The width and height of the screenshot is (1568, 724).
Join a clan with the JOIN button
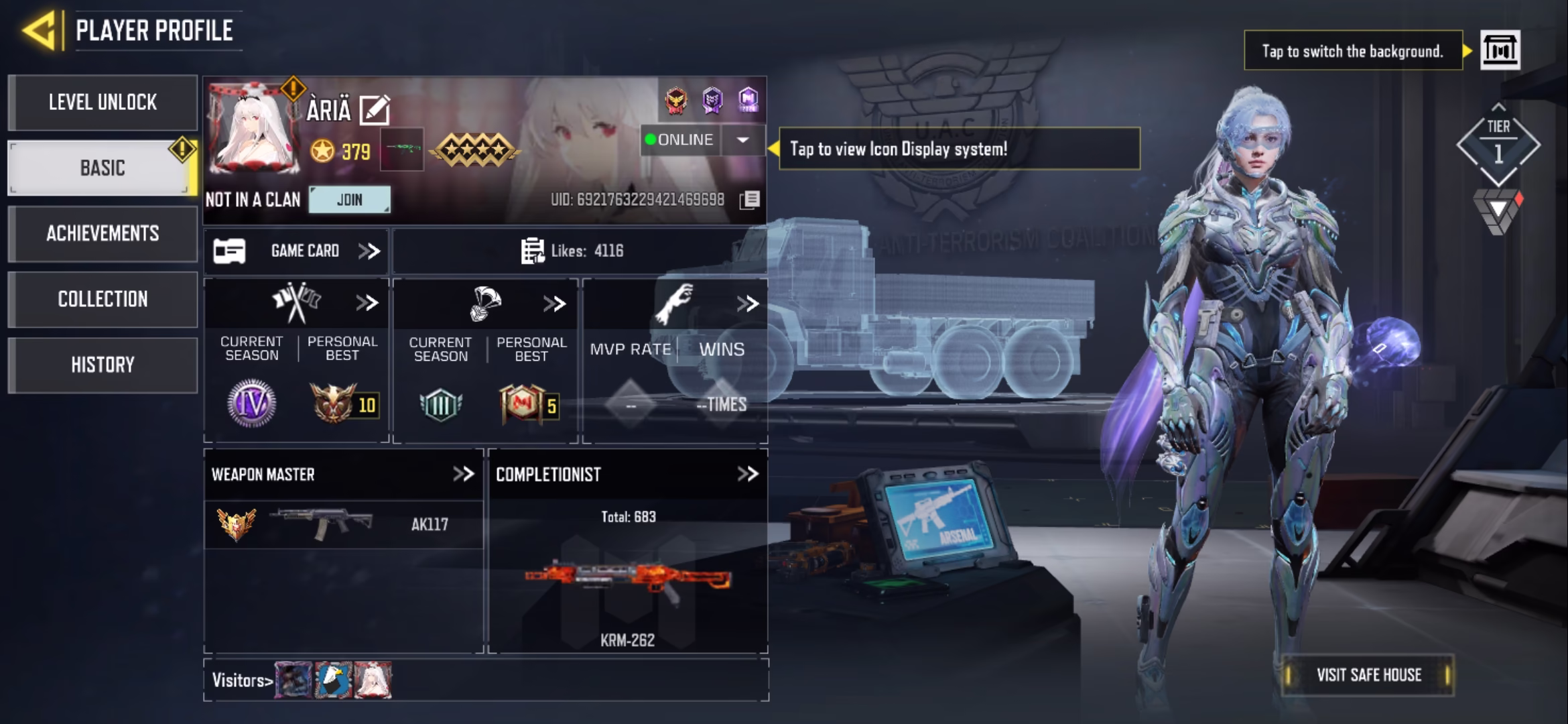point(349,200)
